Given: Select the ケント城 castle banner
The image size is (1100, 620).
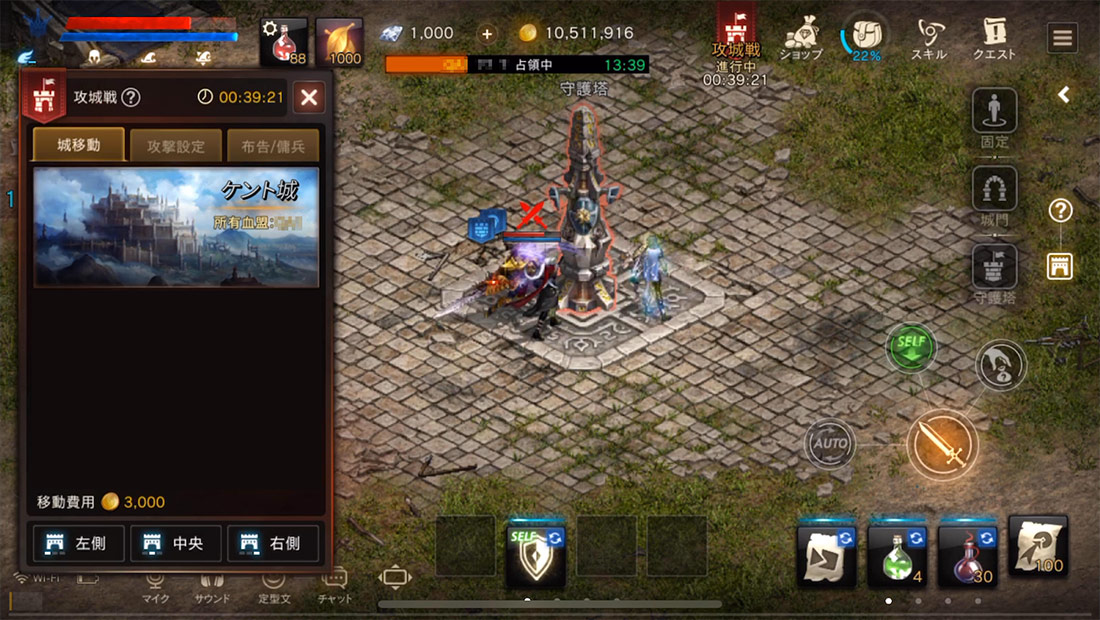Looking at the screenshot, I should [x=176, y=227].
